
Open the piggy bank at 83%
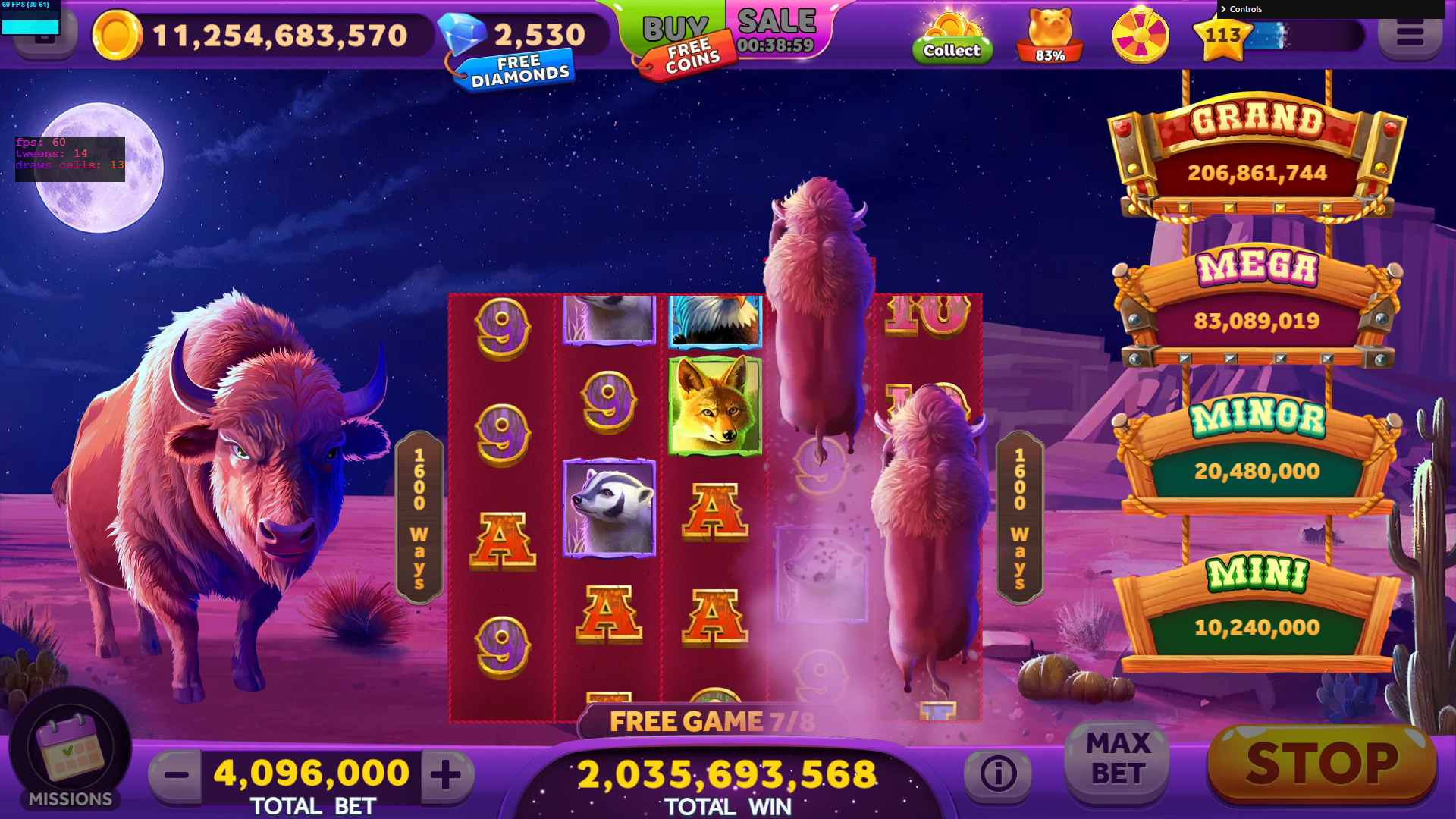click(1050, 36)
